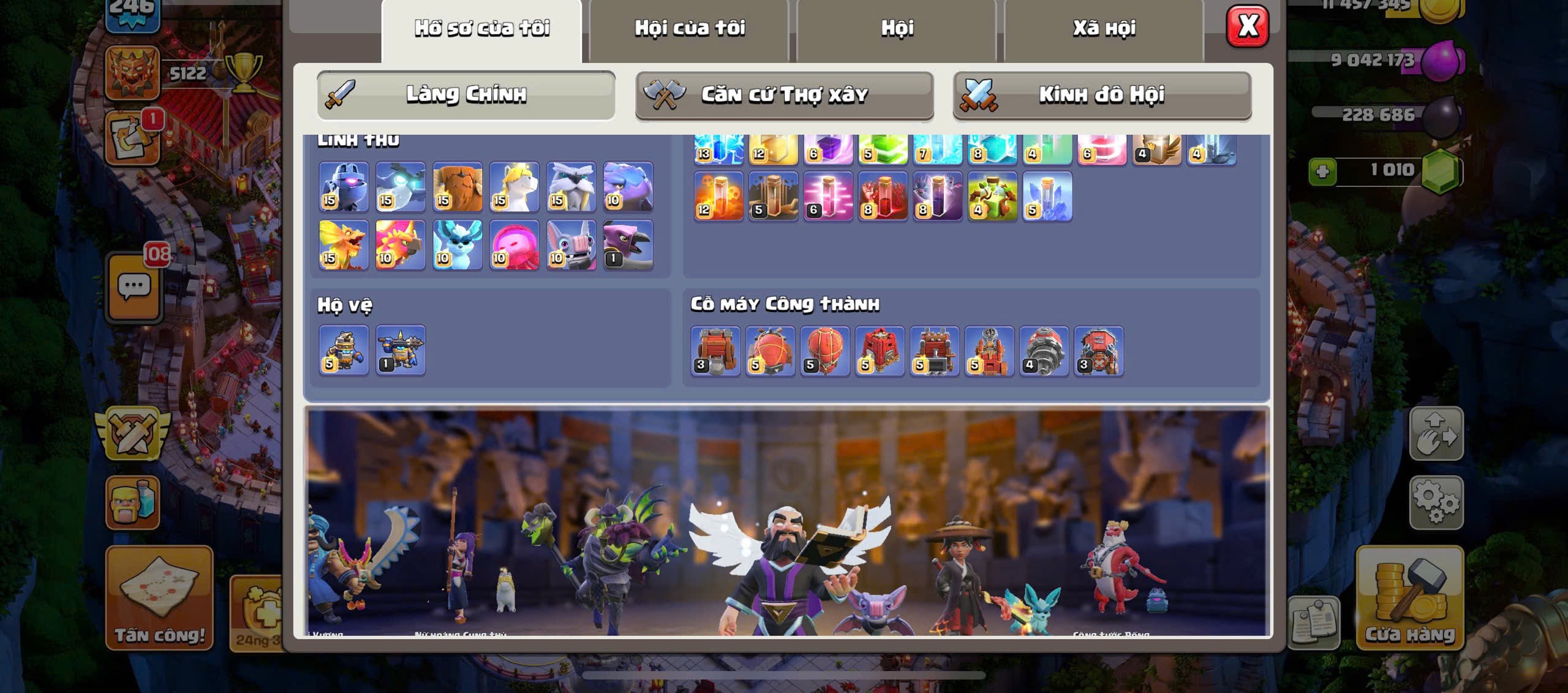Add gems with the green plus button
The width and height of the screenshot is (1568, 693).
(x=1322, y=171)
